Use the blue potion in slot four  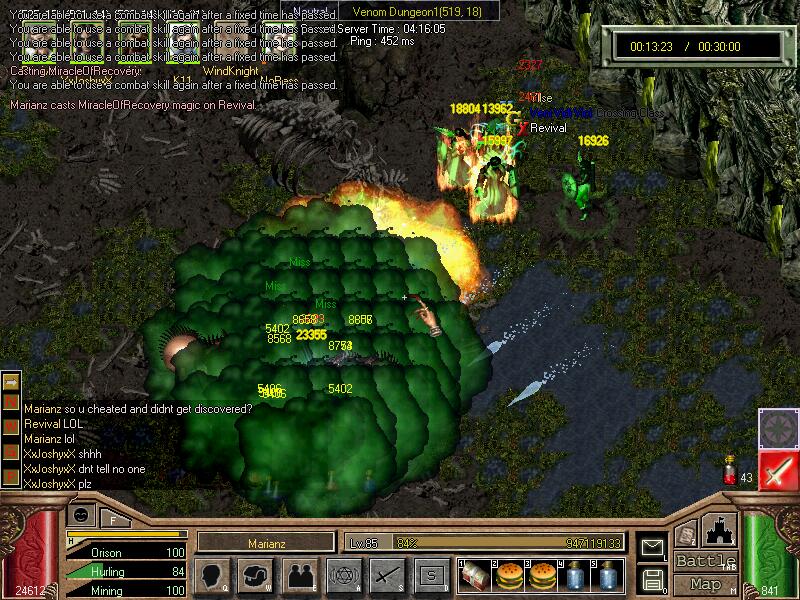[x=574, y=575]
